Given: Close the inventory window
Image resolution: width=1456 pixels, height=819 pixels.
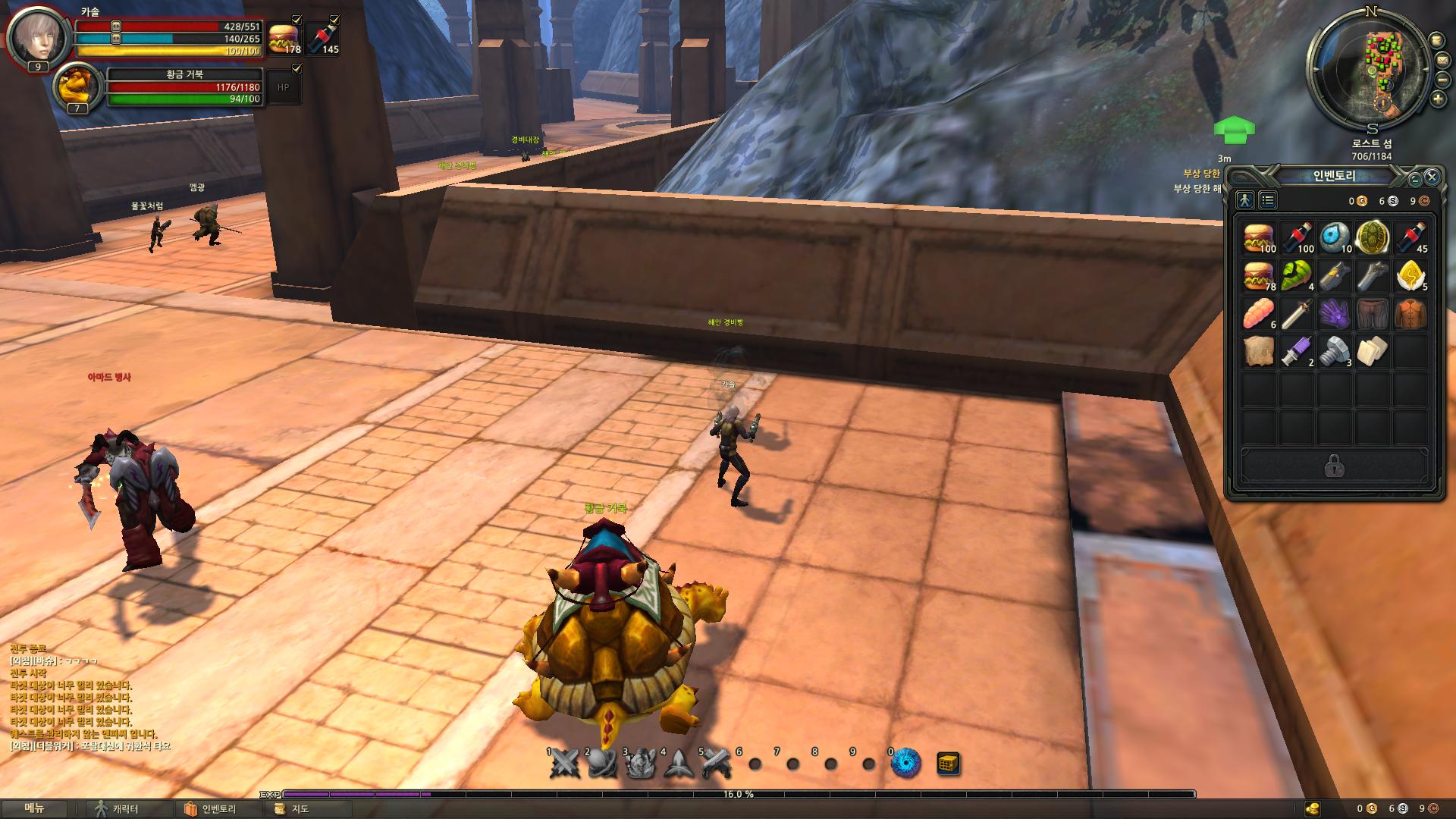Looking at the screenshot, I should (x=1431, y=177).
